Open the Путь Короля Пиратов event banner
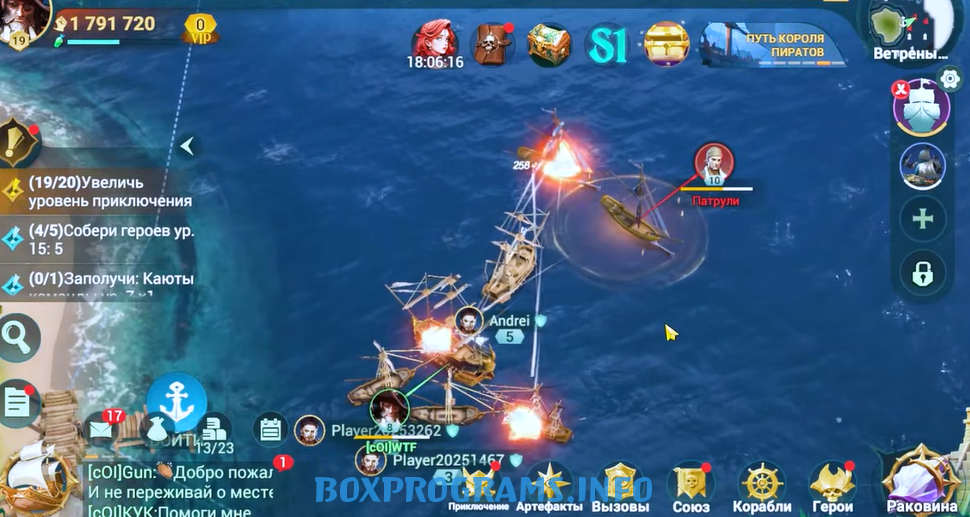 769,44
